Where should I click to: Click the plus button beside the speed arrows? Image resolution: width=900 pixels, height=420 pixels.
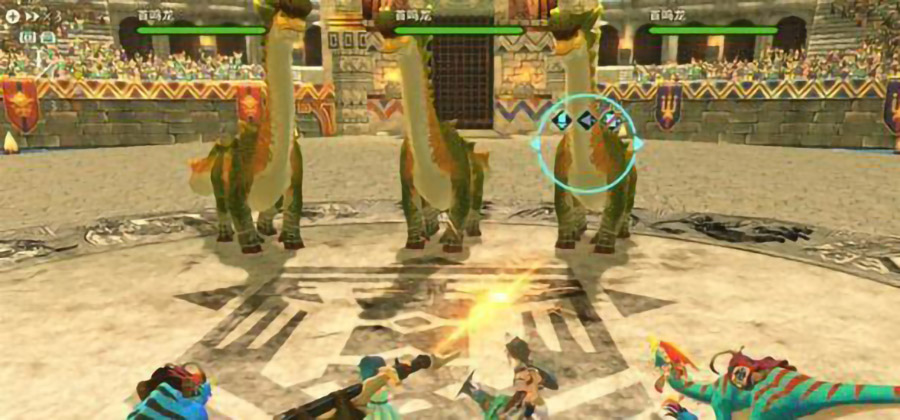(12, 16)
